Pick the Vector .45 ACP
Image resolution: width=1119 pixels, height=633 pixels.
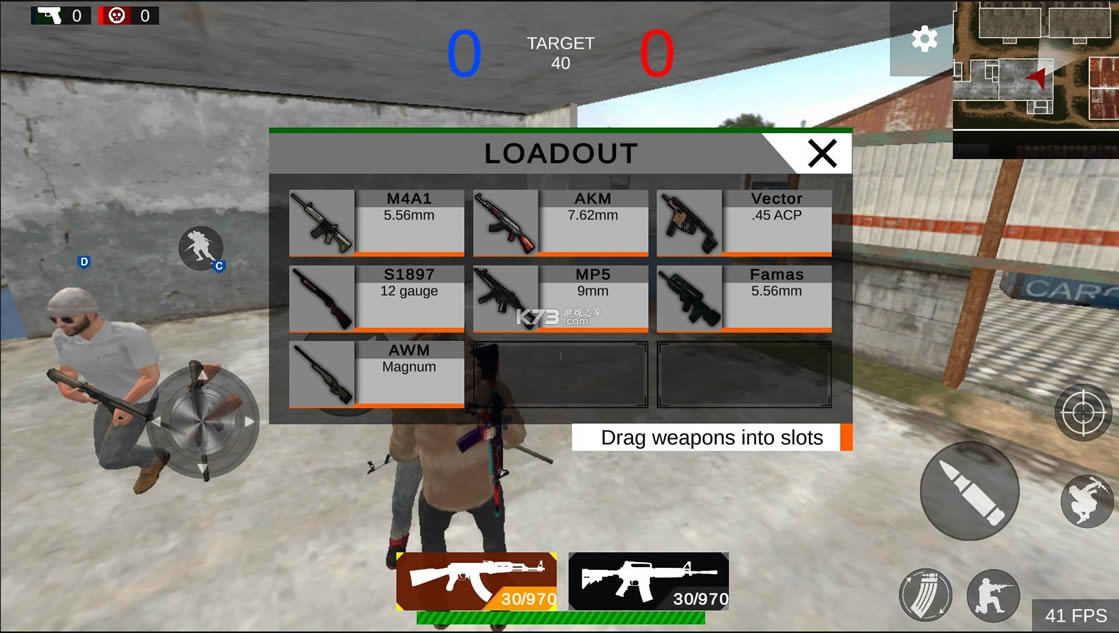[x=744, y=223]
